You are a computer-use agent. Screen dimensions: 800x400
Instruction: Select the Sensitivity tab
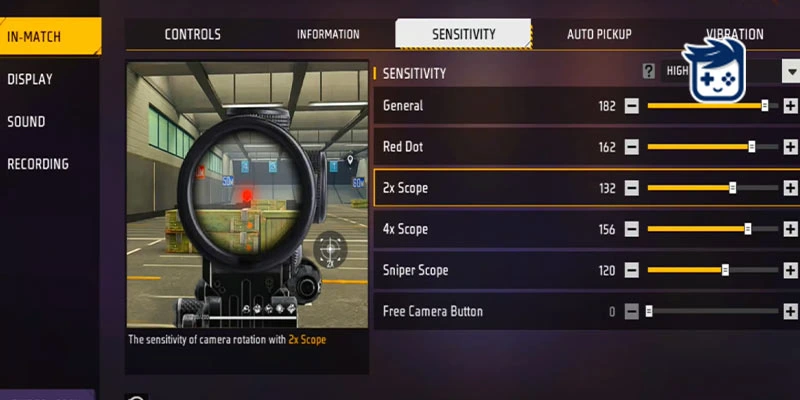(463, 34)
